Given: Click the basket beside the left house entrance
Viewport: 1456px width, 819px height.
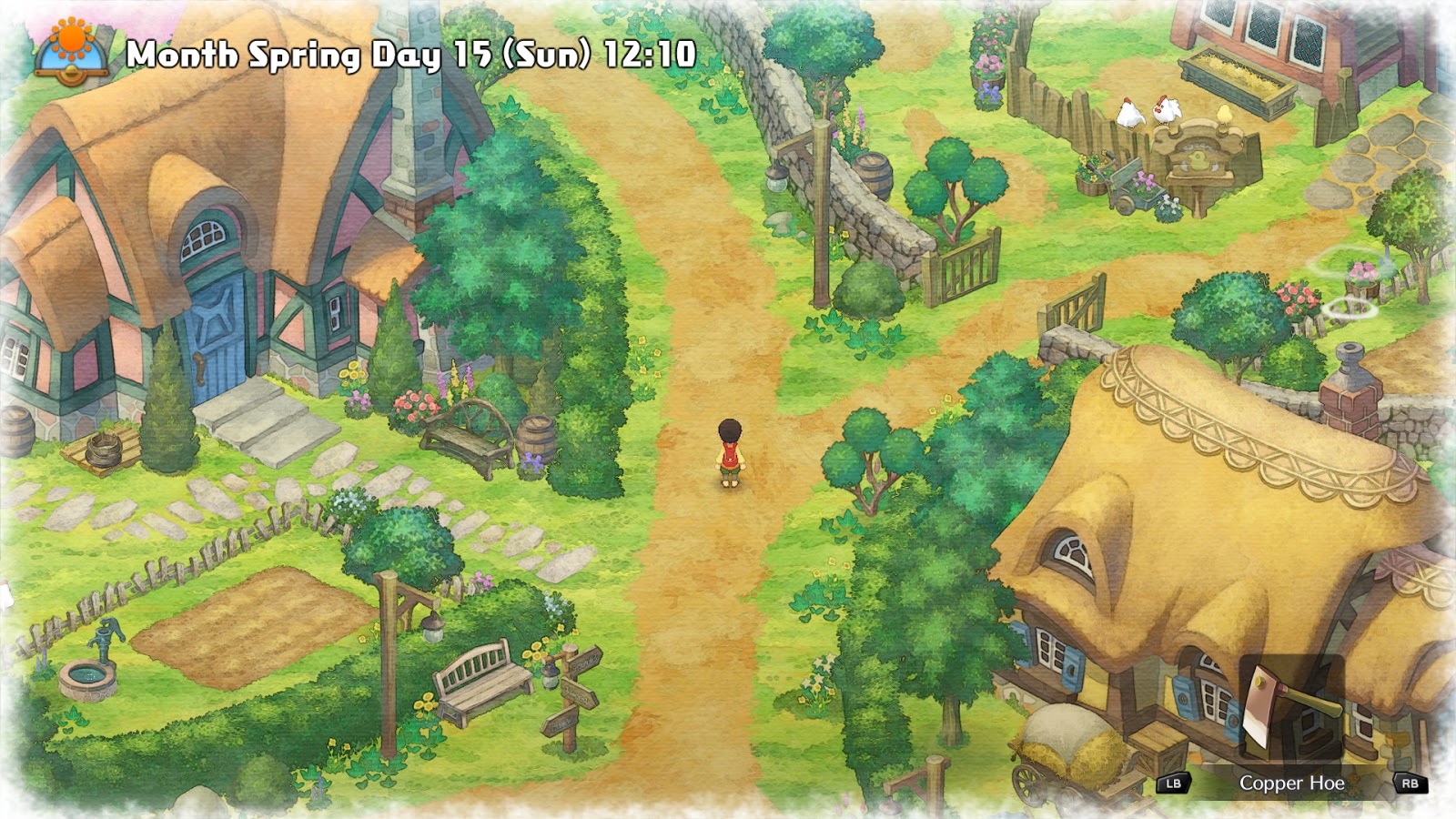Looking at the screenshot, I should [103, 450].
